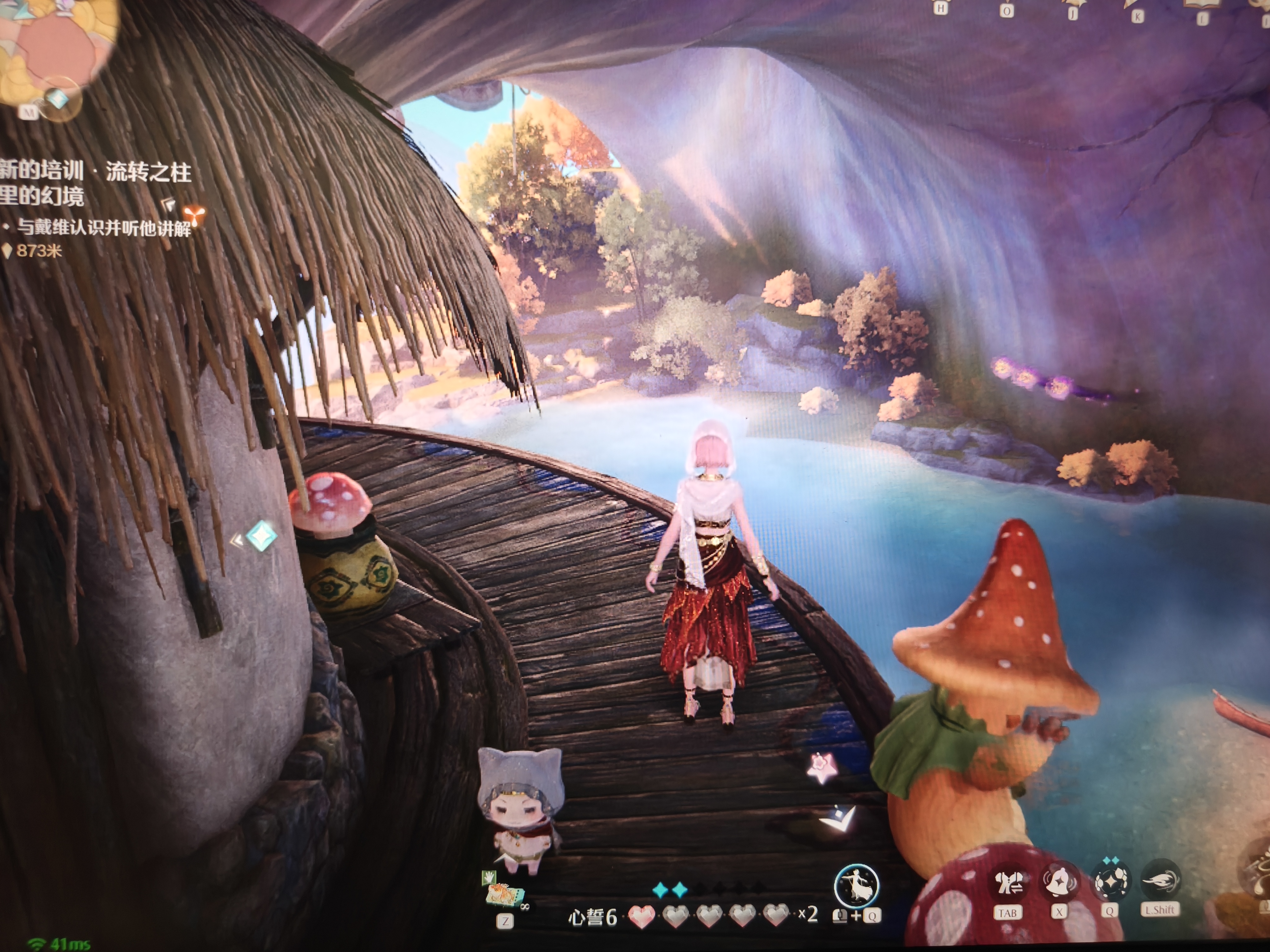Trigger the swirling feather dash icon
1270x952 pixels.
(x=1160, y=880)
